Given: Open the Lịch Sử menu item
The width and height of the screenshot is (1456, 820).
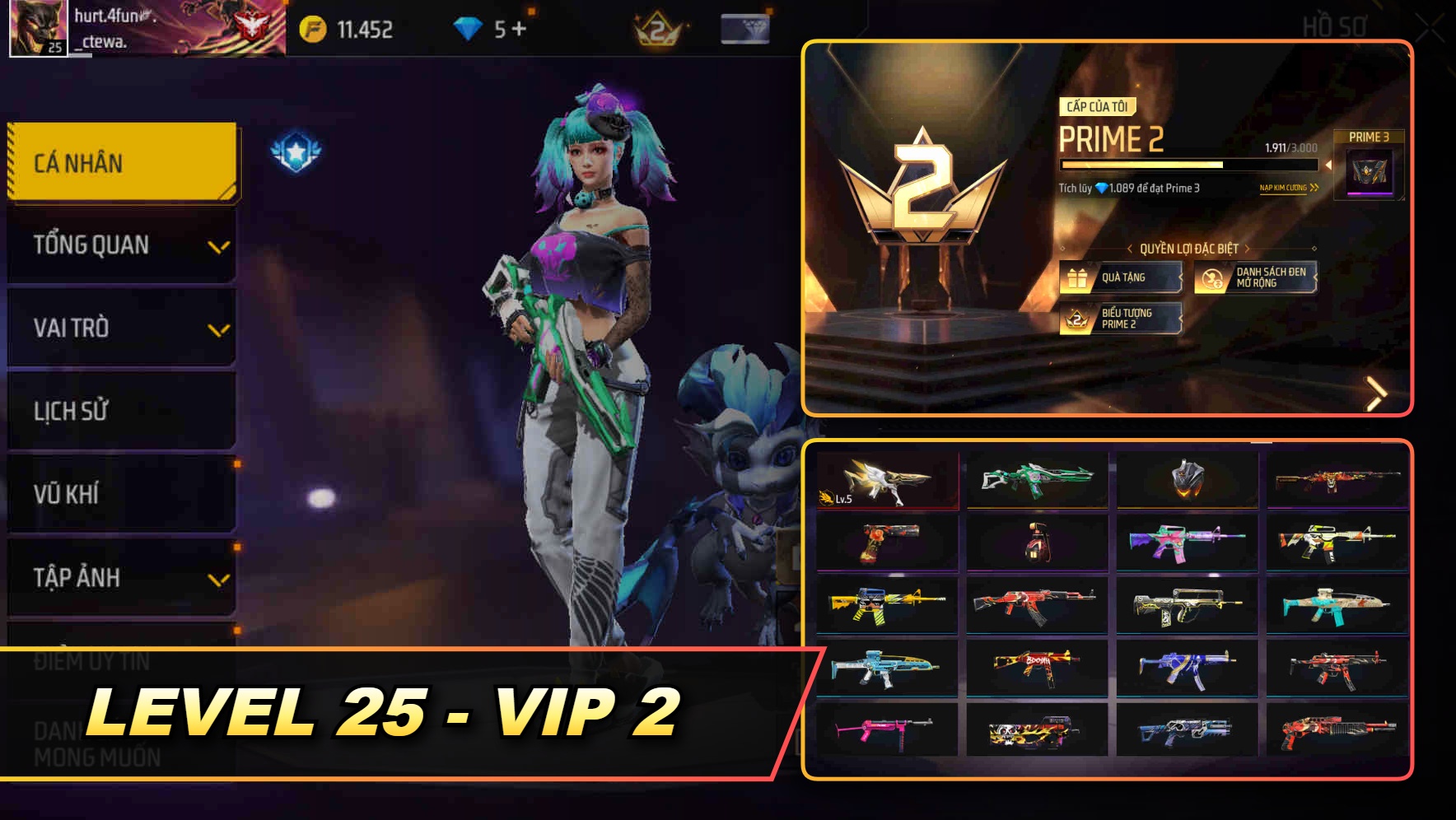Looking at the screenshot, I should [x=120, y=411].
